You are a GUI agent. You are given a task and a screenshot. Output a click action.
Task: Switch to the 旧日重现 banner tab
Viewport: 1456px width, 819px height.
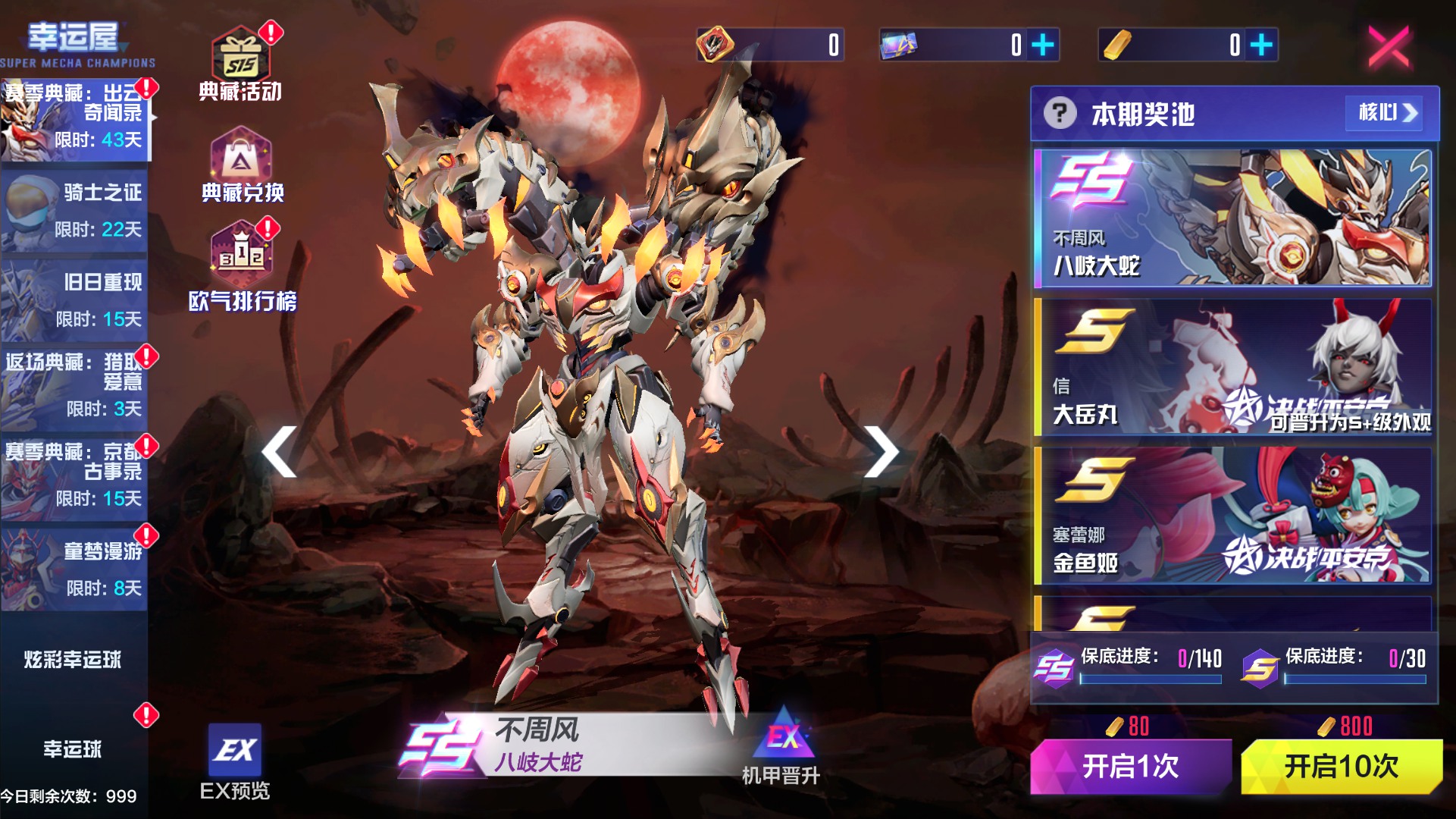(74, 300)
